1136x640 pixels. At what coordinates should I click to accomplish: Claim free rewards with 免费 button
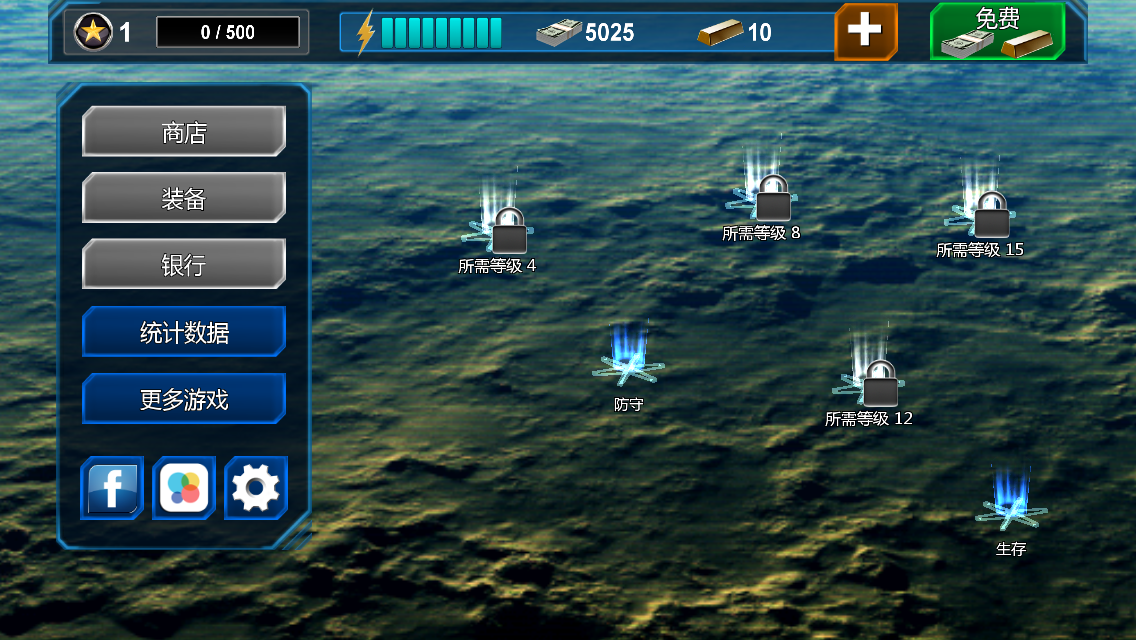coord(997,31)
